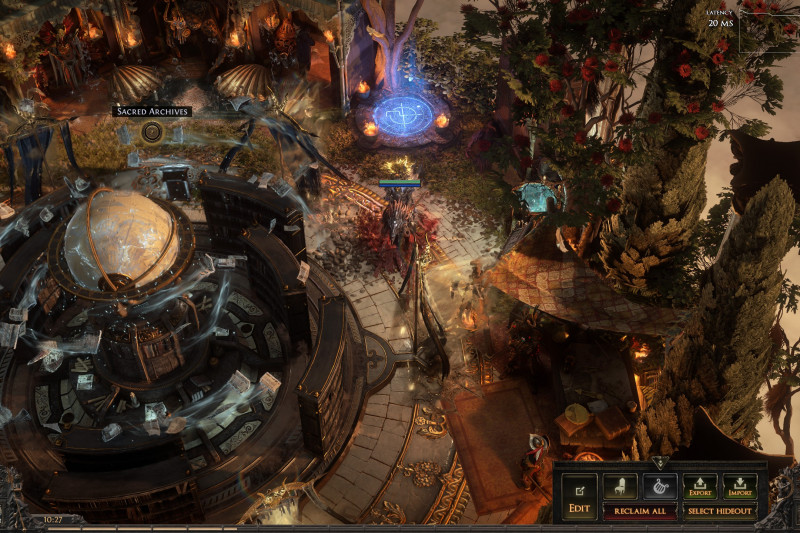Open the harp music button
The height and width of the screenshot is (533, 800).
point(660,487)
